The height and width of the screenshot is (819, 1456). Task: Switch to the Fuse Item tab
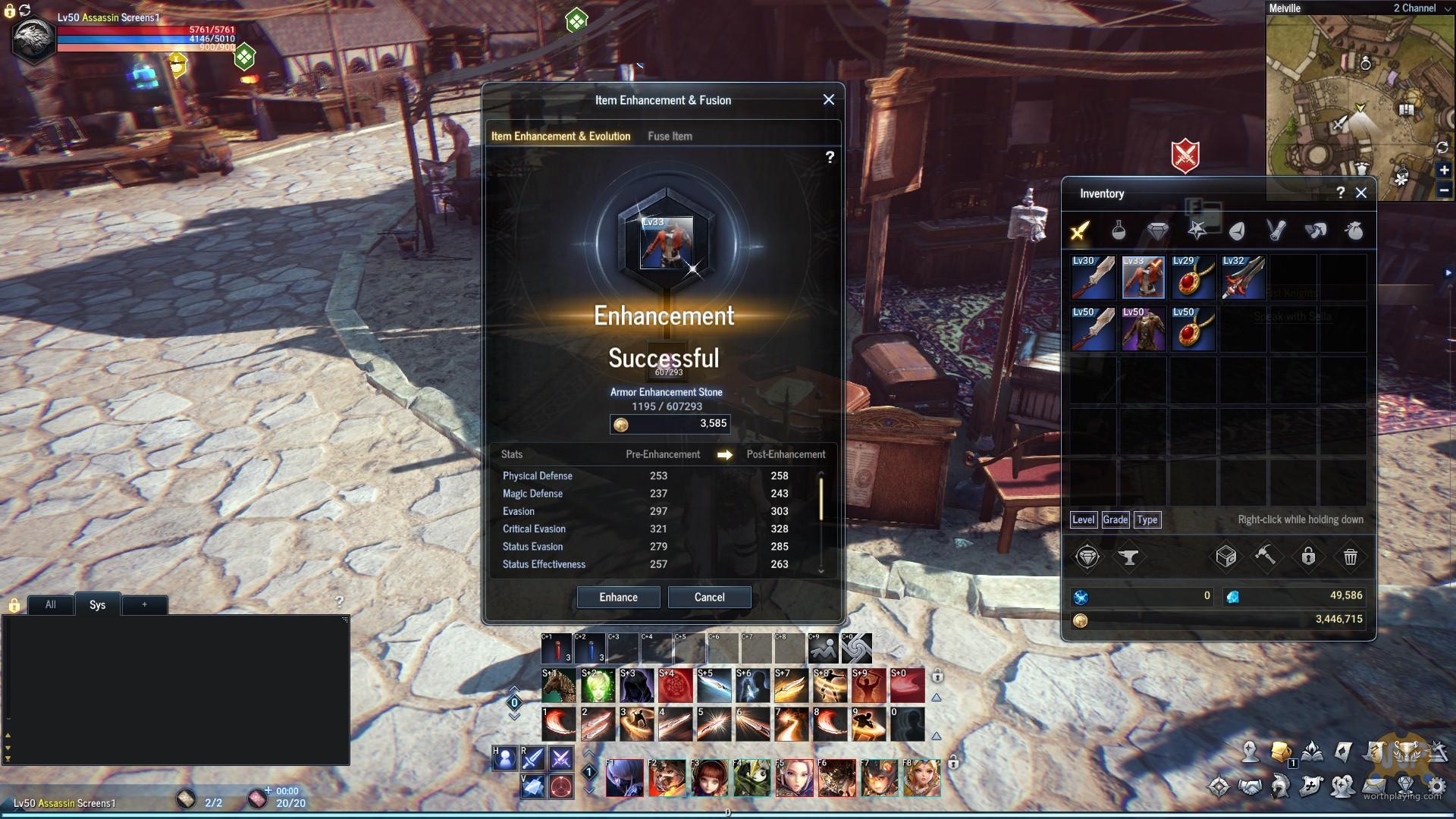[670, 136]
